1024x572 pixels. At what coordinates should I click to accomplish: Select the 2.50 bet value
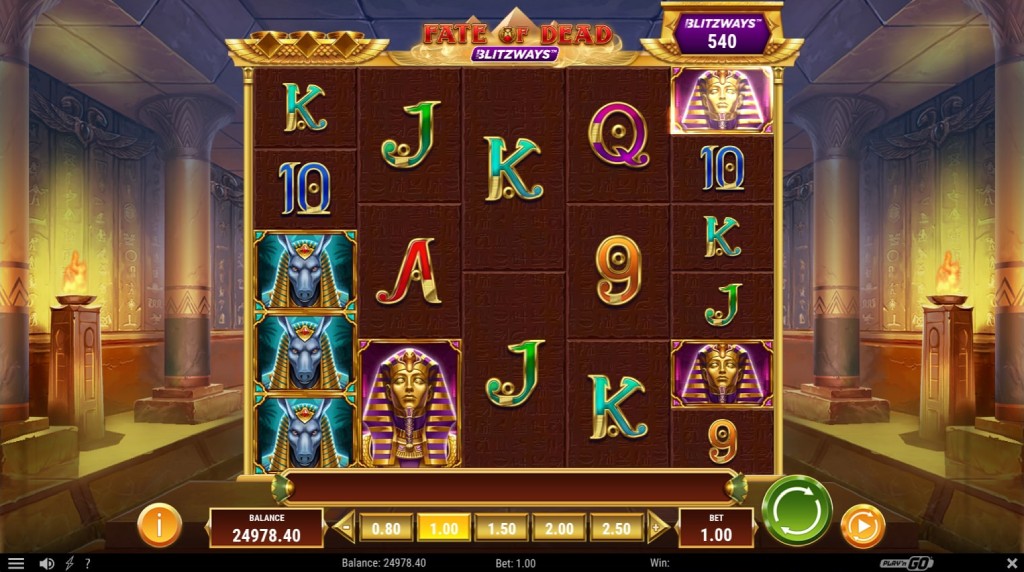tap(617, 527)
